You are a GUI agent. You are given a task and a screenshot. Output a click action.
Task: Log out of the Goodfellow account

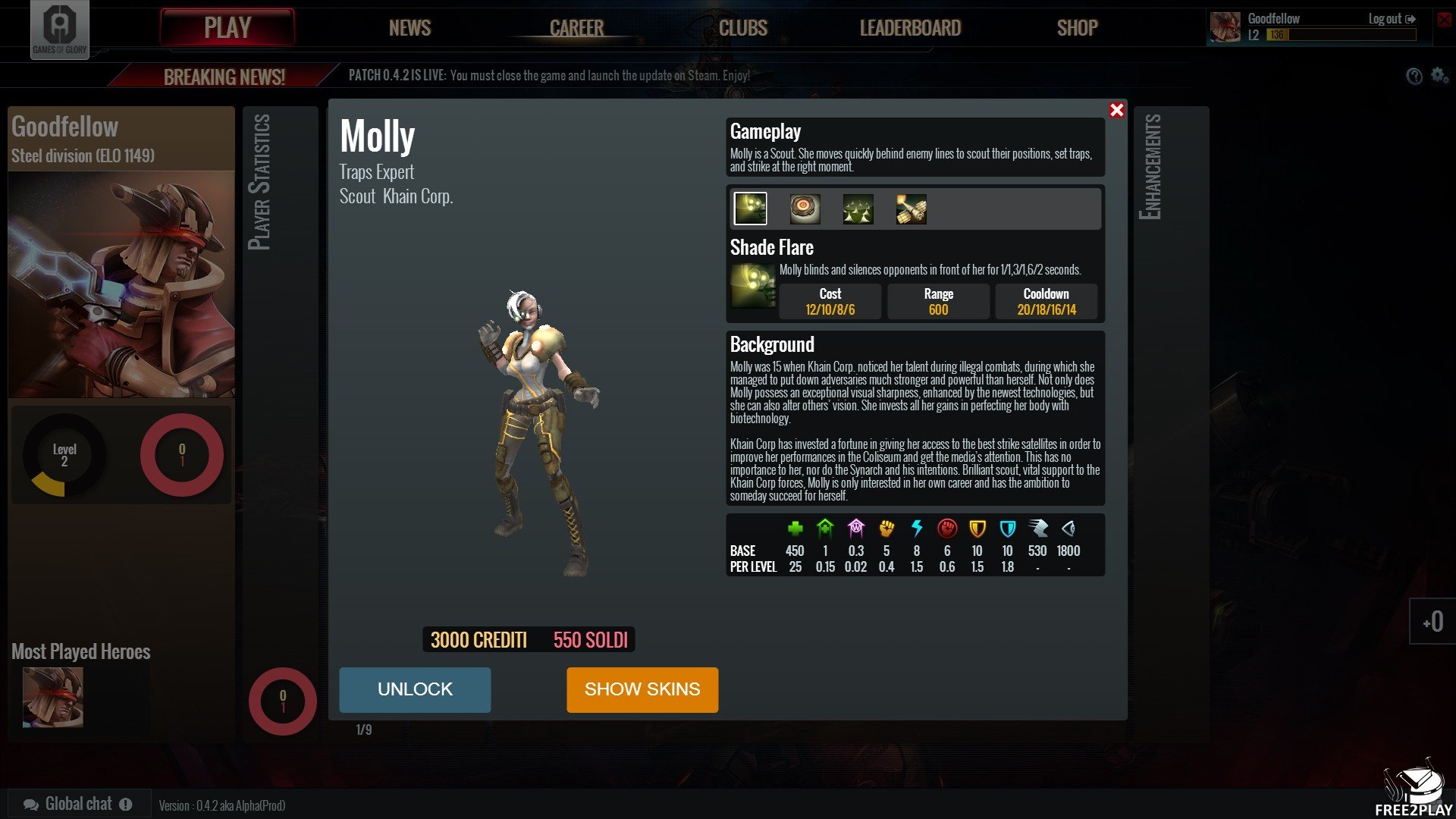(1392, 19)
